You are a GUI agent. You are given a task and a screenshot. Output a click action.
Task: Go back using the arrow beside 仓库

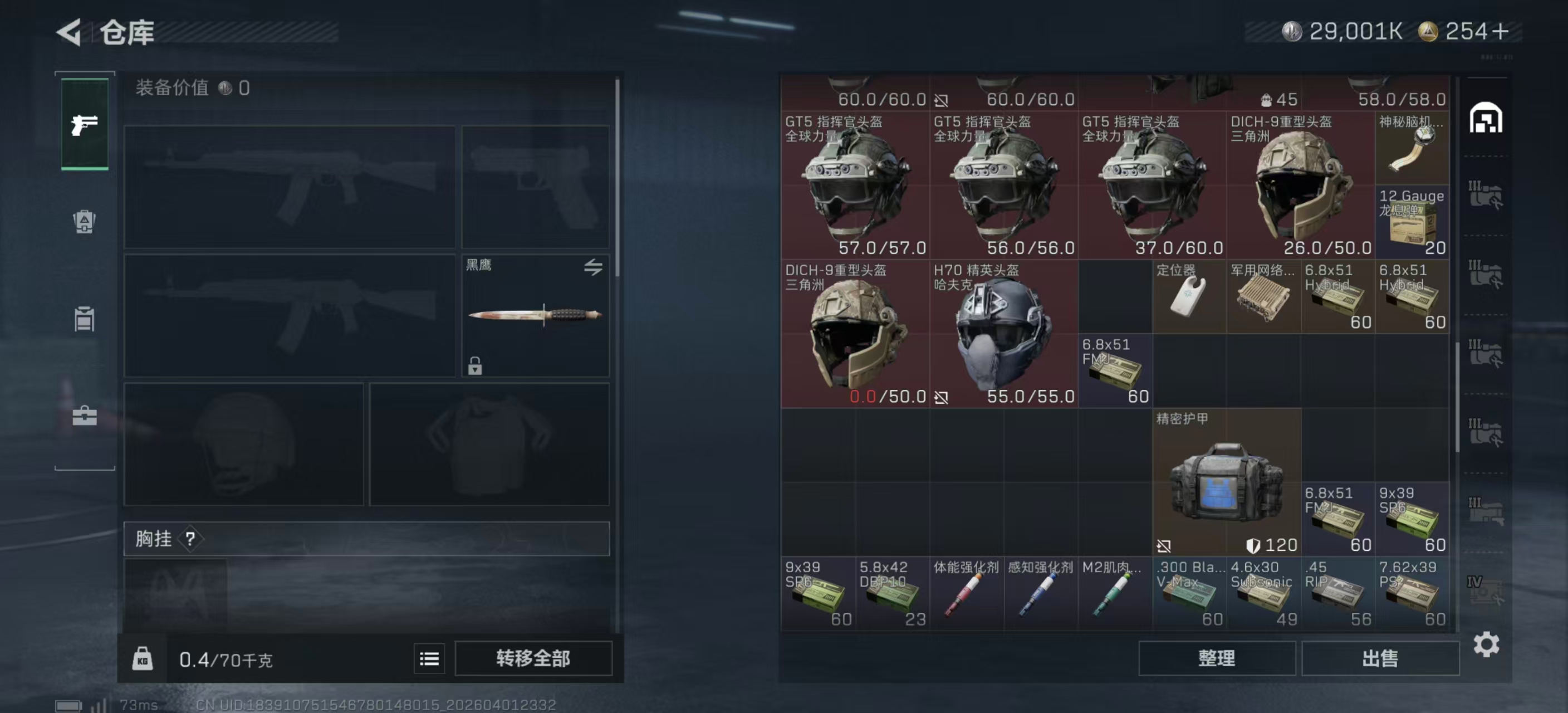click(70, 32)
